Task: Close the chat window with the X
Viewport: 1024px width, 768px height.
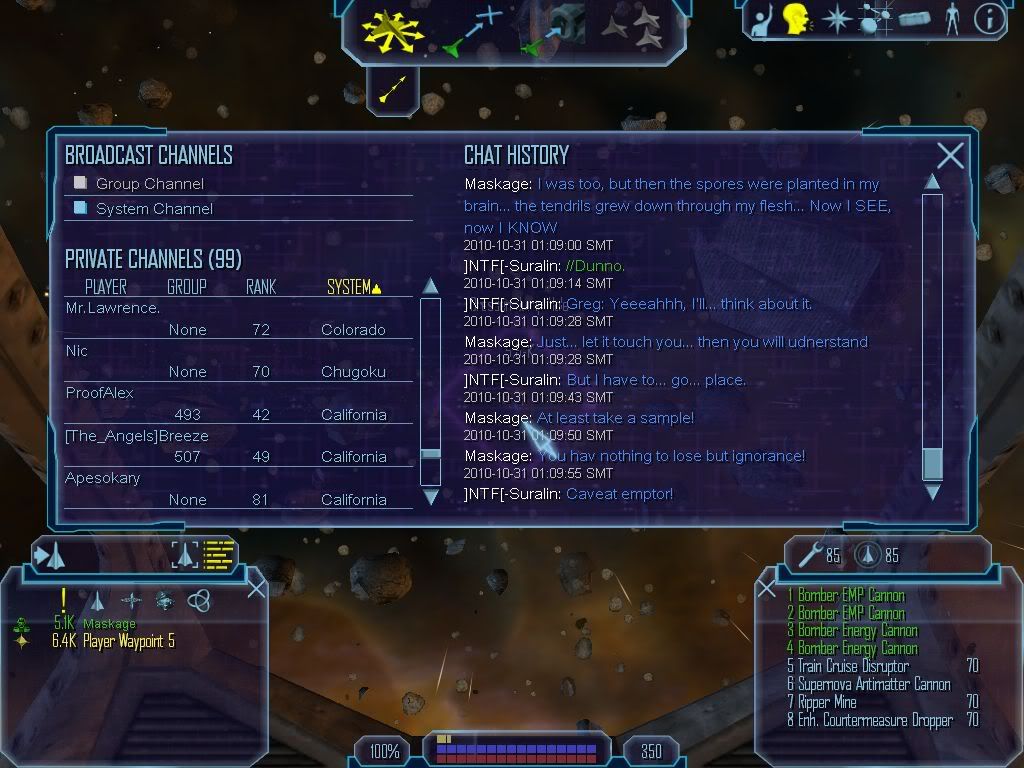Action: click(950, 155)
